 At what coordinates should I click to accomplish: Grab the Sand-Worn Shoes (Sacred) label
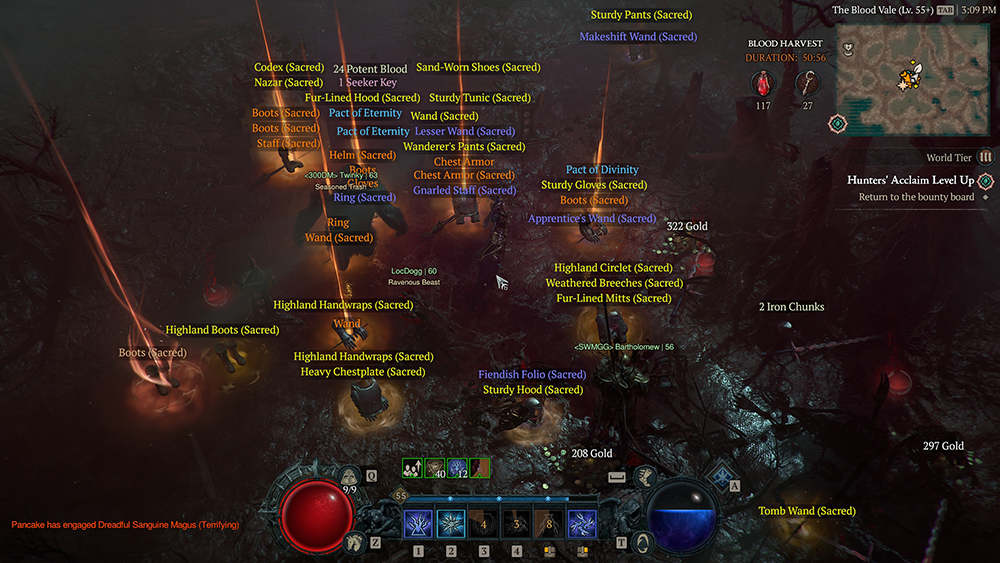click(x=478, y=68)
